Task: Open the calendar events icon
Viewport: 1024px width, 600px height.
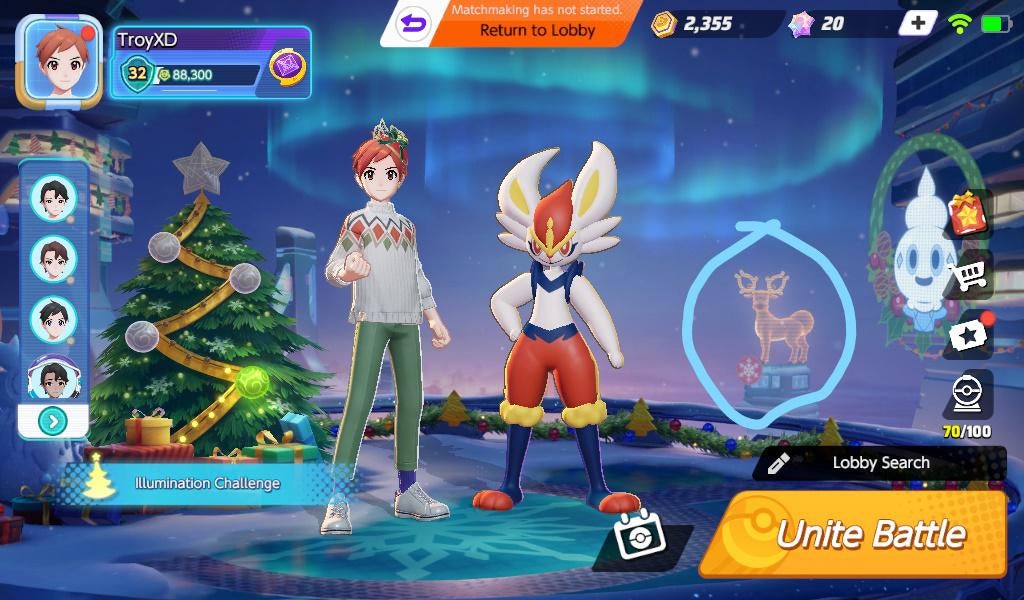Action: click(x=640, y=540)
